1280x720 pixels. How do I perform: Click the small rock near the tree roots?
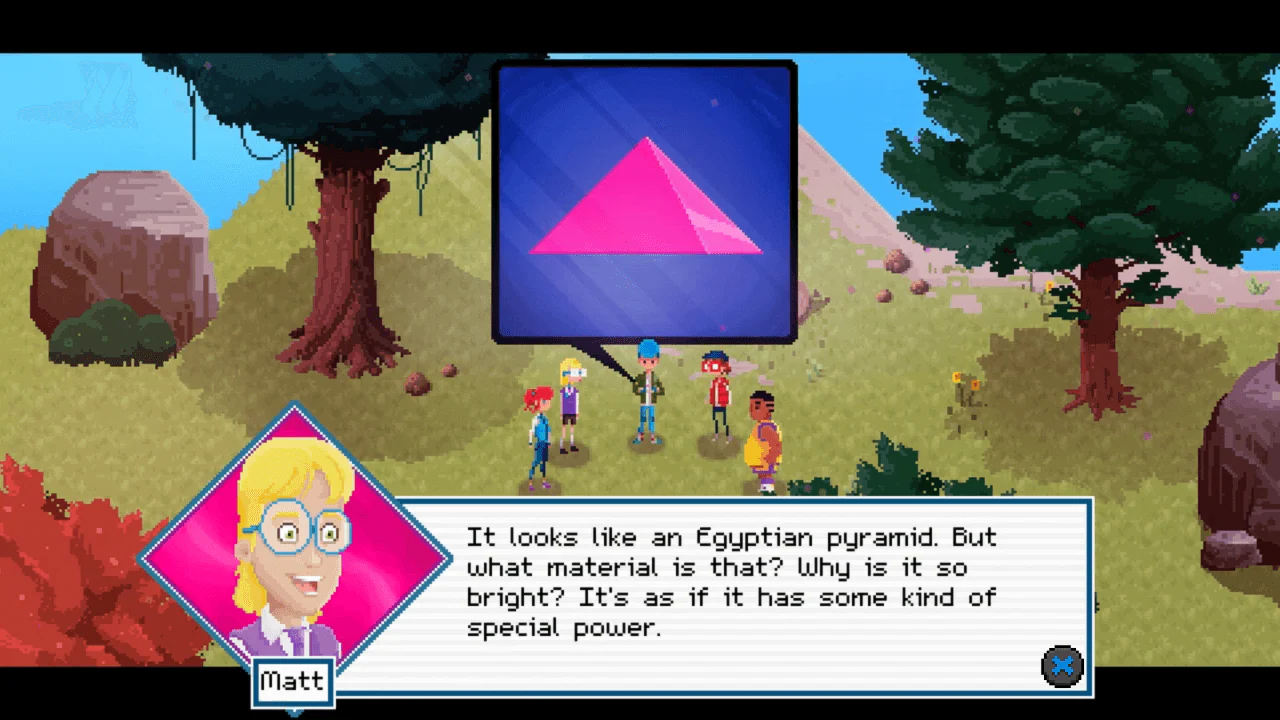(x=415, y=385)
